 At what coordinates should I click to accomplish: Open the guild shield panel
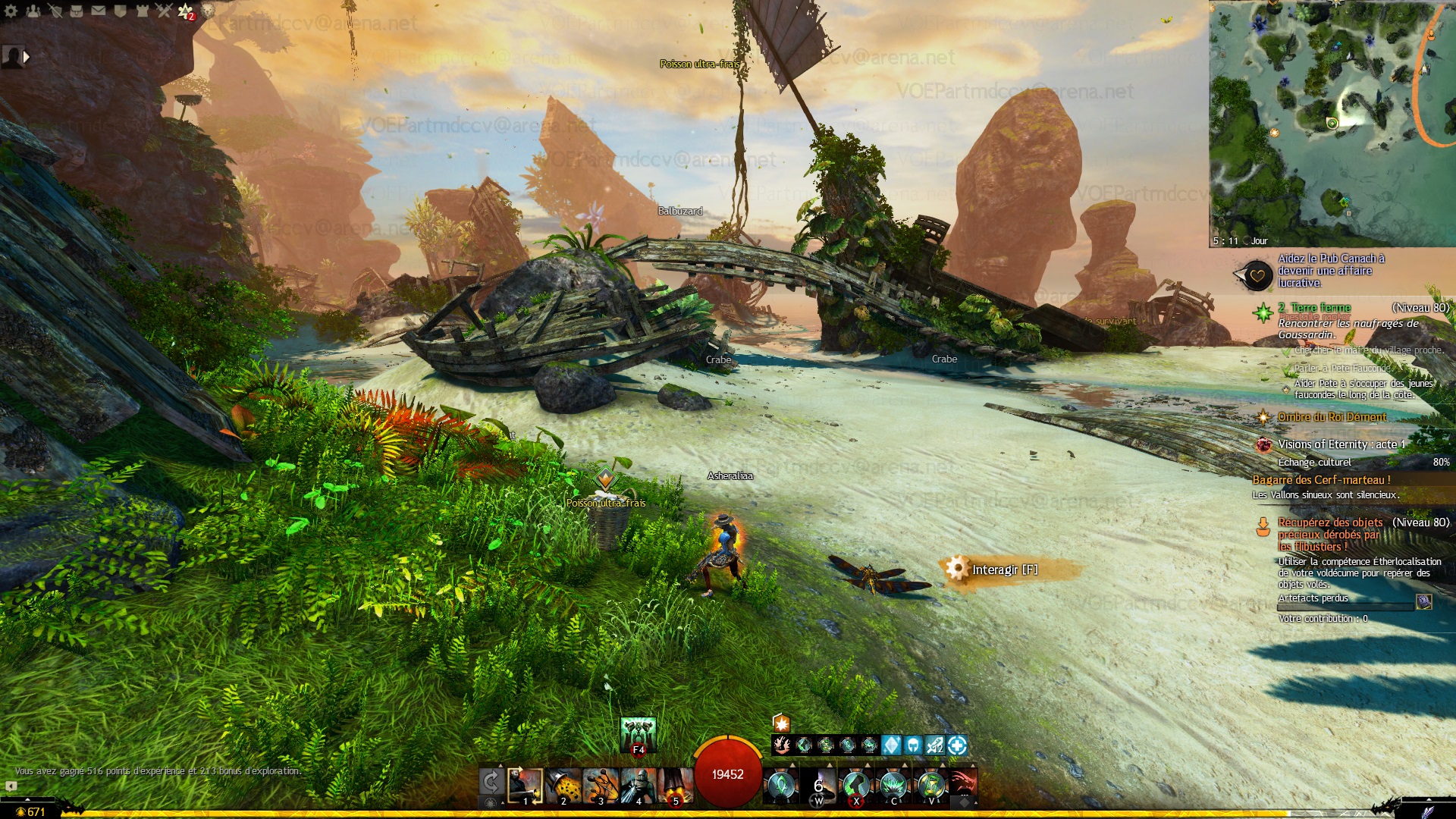tap(121, 11)
